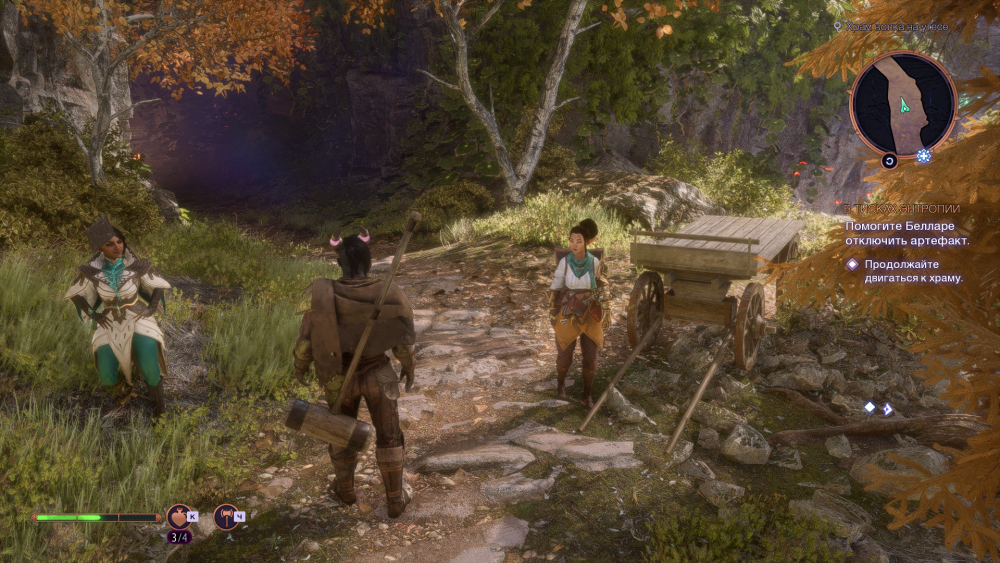Select objective "Продолжайте двигаться к храму"
The image size is (1000, 563).
click(x=913, y=271)
